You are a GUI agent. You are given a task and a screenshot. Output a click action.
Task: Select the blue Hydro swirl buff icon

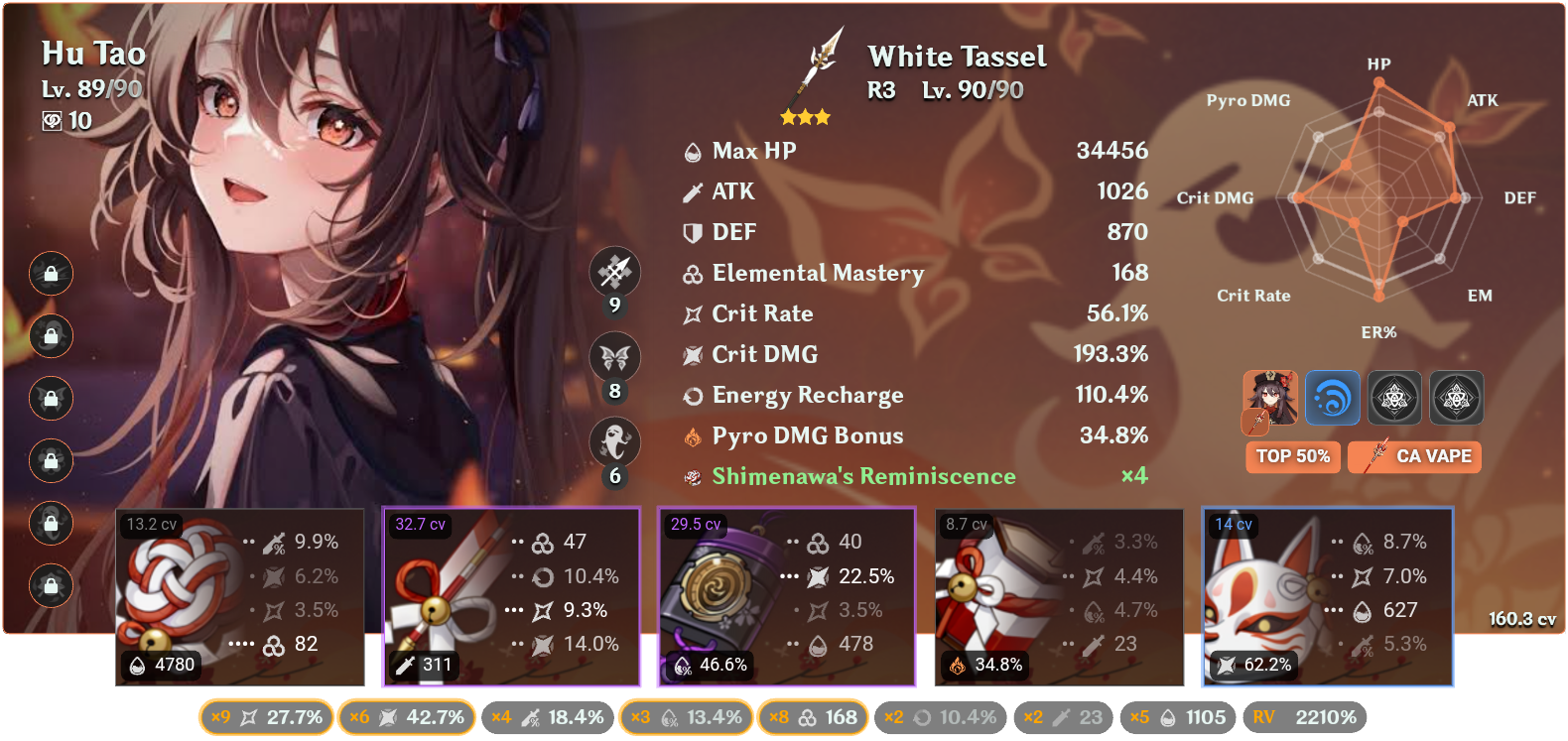pyautogui.click(x=1333, y=398)
